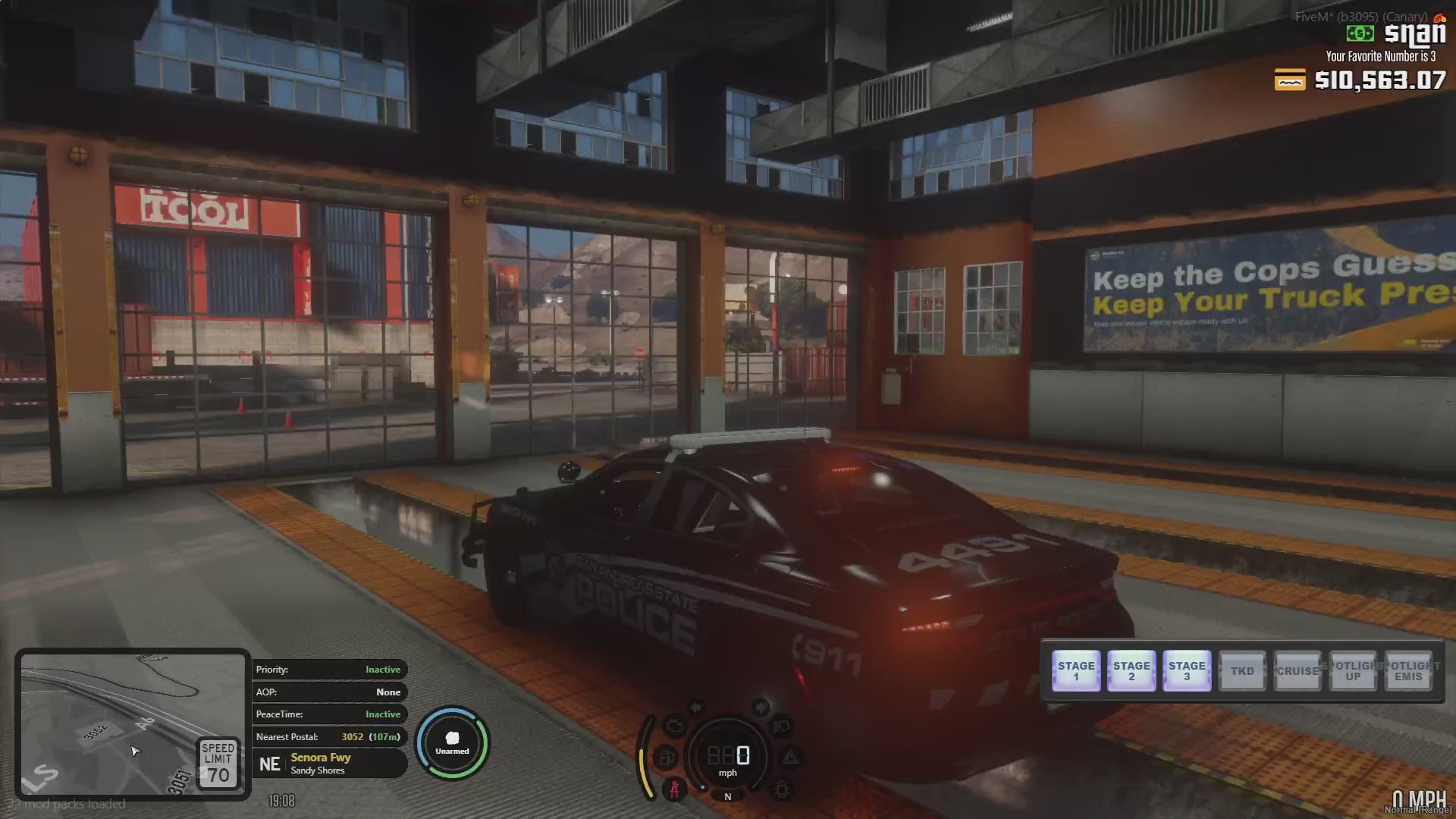The width and height of the screenshot is (1456, 819).
Task: Toggle the hazard triangle icon
Action: coord(790,757)
